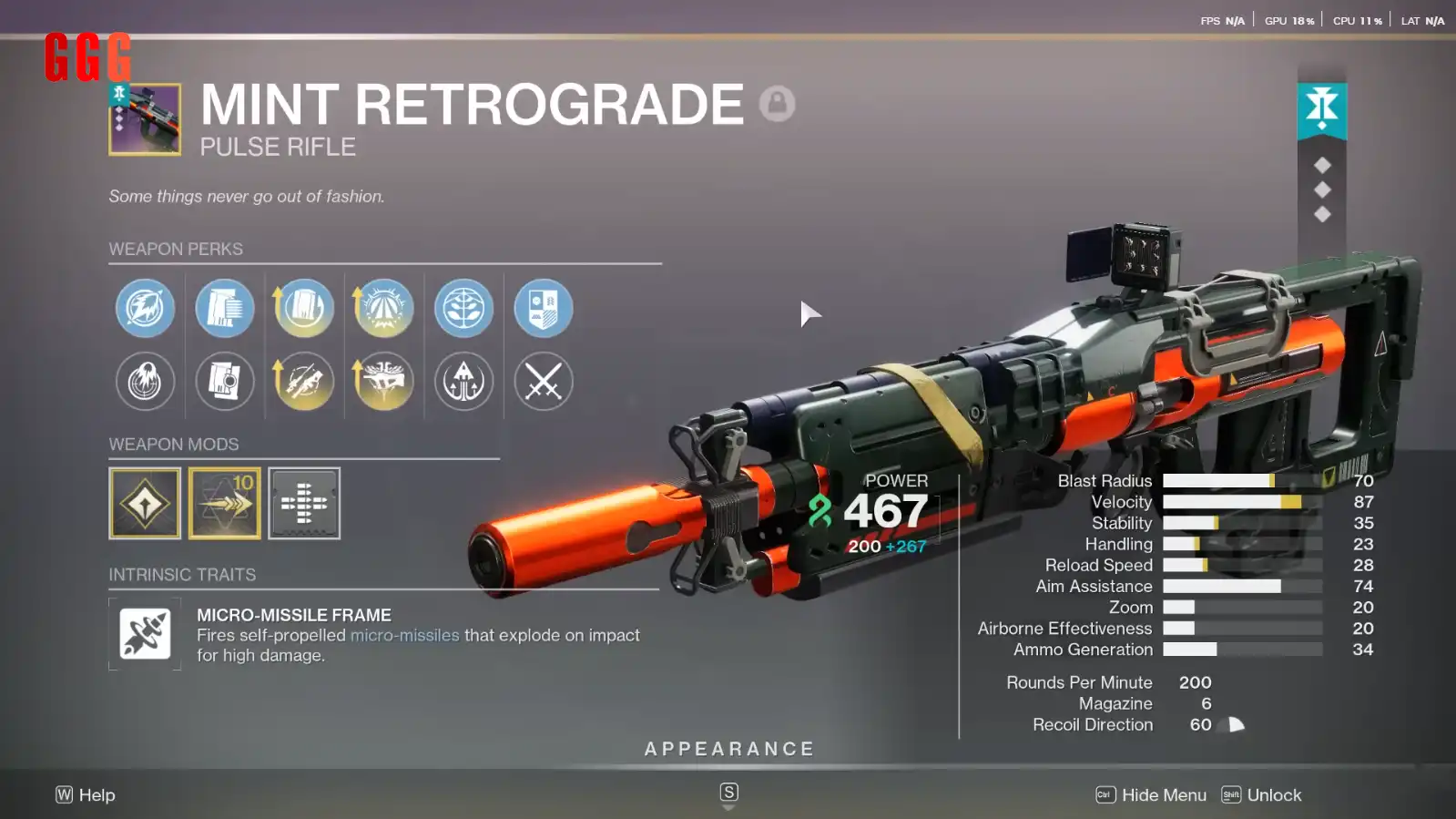Inspect the Micro-Missile Frame intrinsic trait

click(145, 634)
